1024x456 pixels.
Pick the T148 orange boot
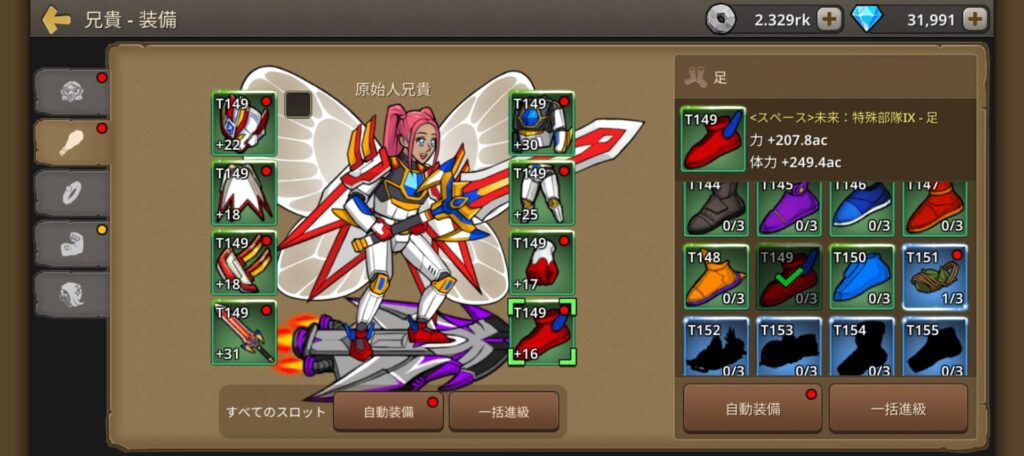(715, 276)
